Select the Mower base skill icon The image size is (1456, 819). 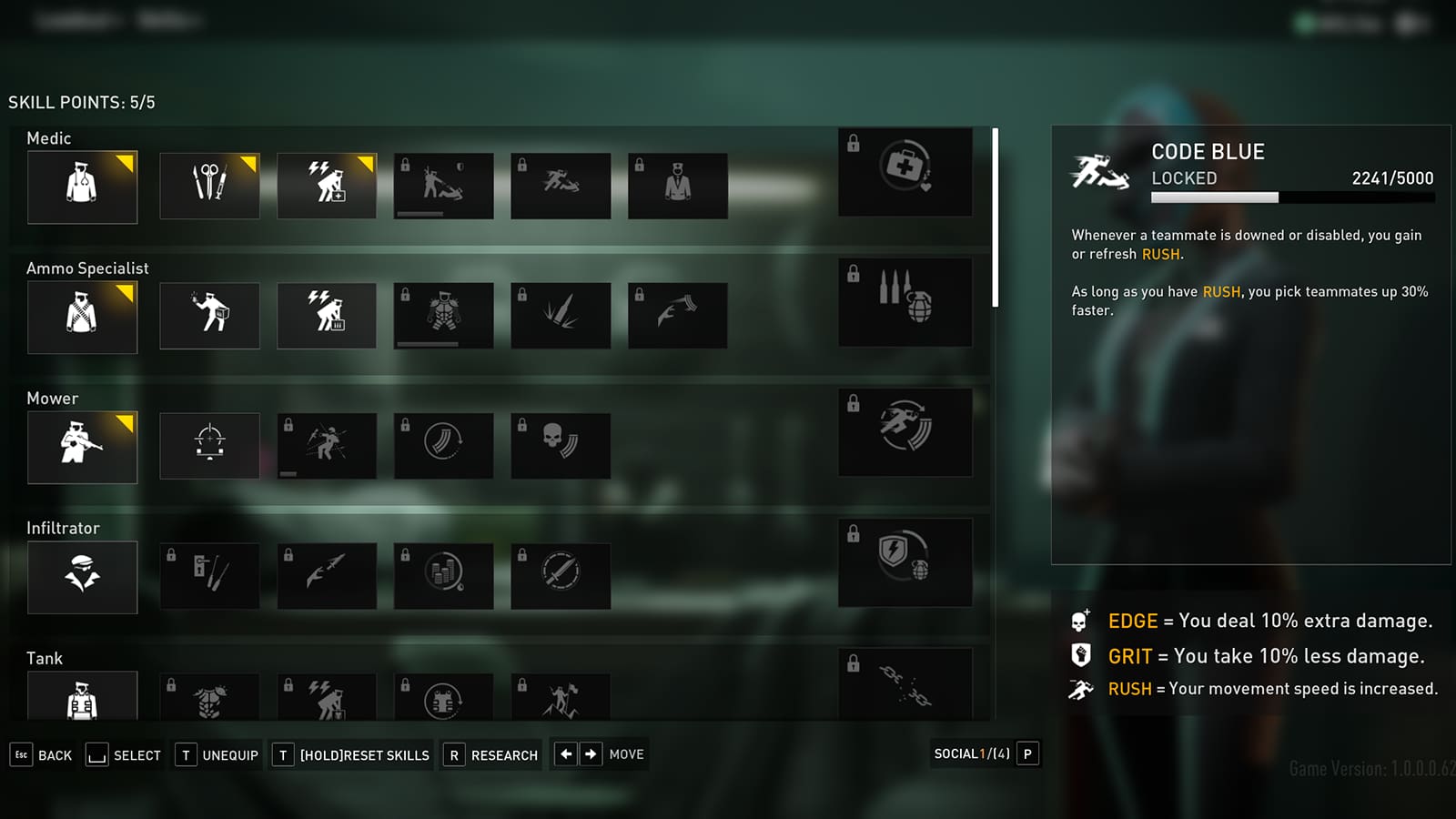[82, 446]
